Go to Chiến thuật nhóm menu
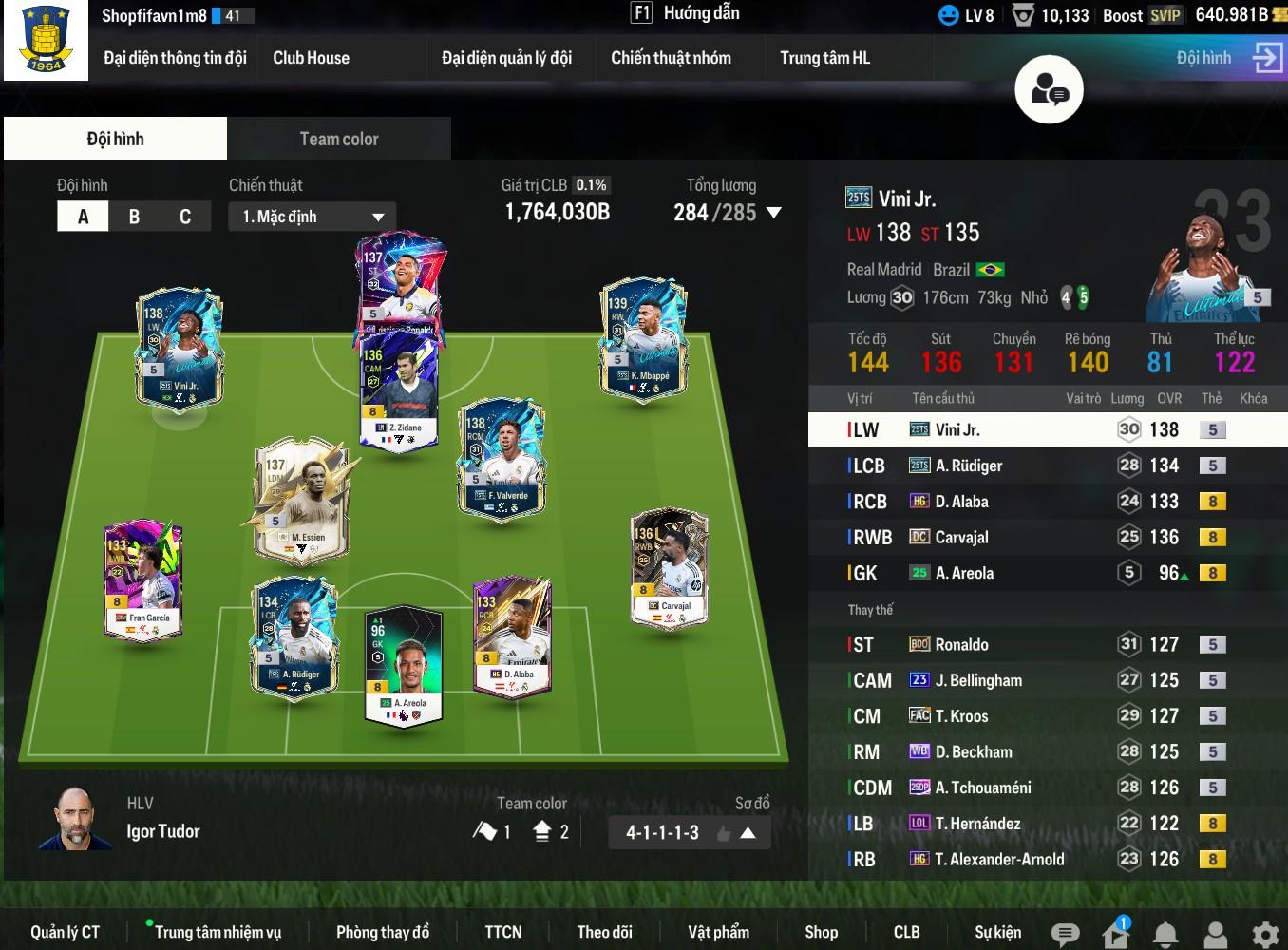Screen dimensions: 1288x950 671,58
